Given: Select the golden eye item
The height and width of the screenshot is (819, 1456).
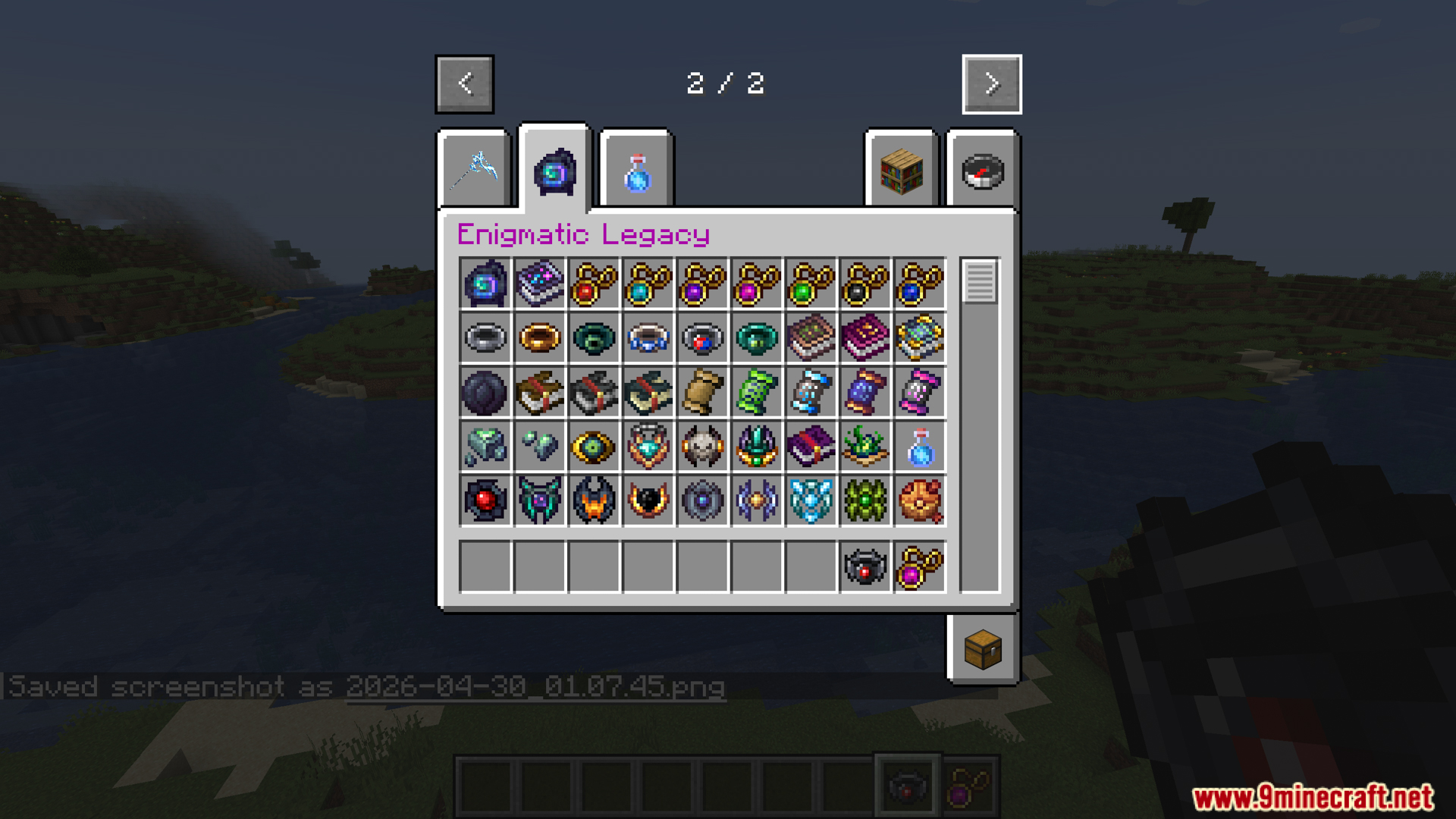Looking at the screenshot, I should (593, 447).
